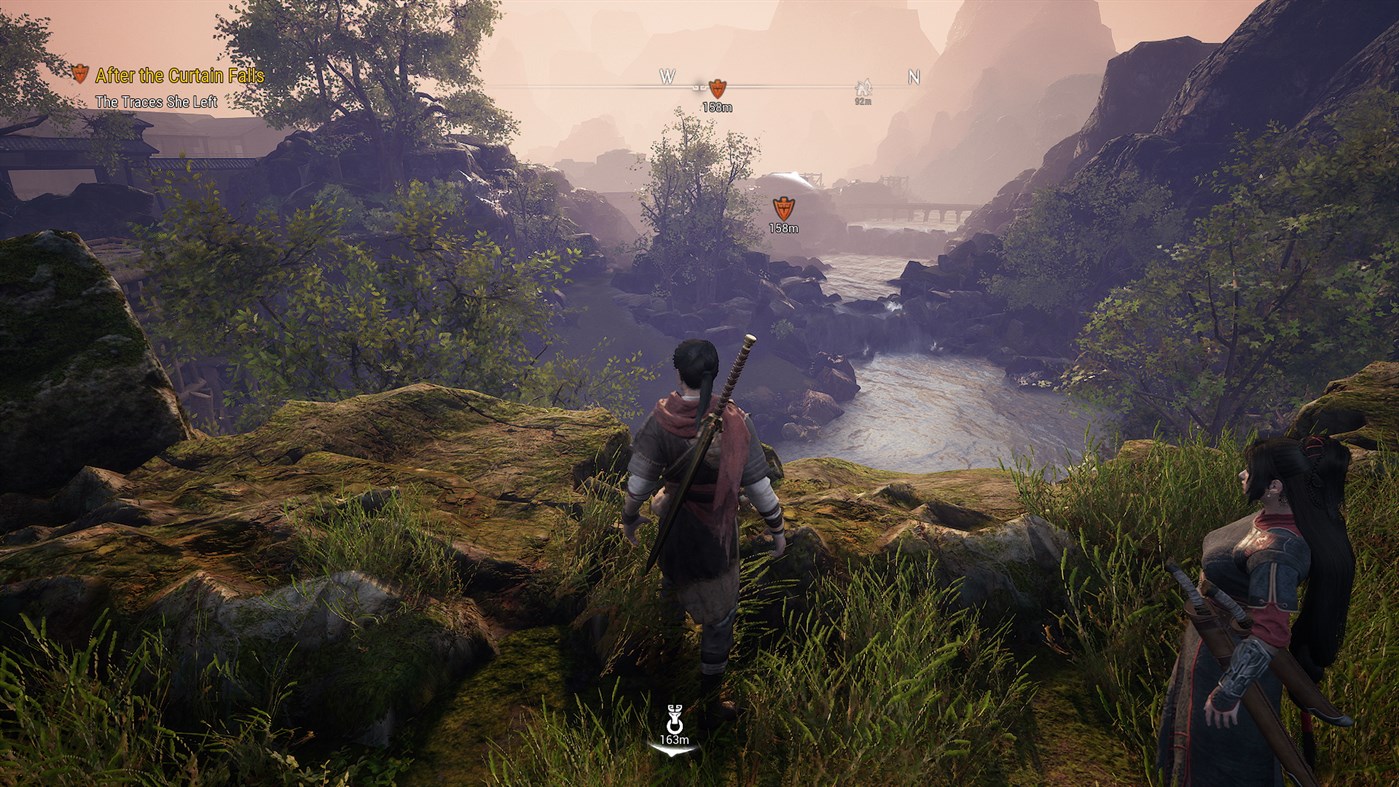The image size is (1399, 787).
Task: Select the W marker on the compass bar
Action: pos(666,75)
